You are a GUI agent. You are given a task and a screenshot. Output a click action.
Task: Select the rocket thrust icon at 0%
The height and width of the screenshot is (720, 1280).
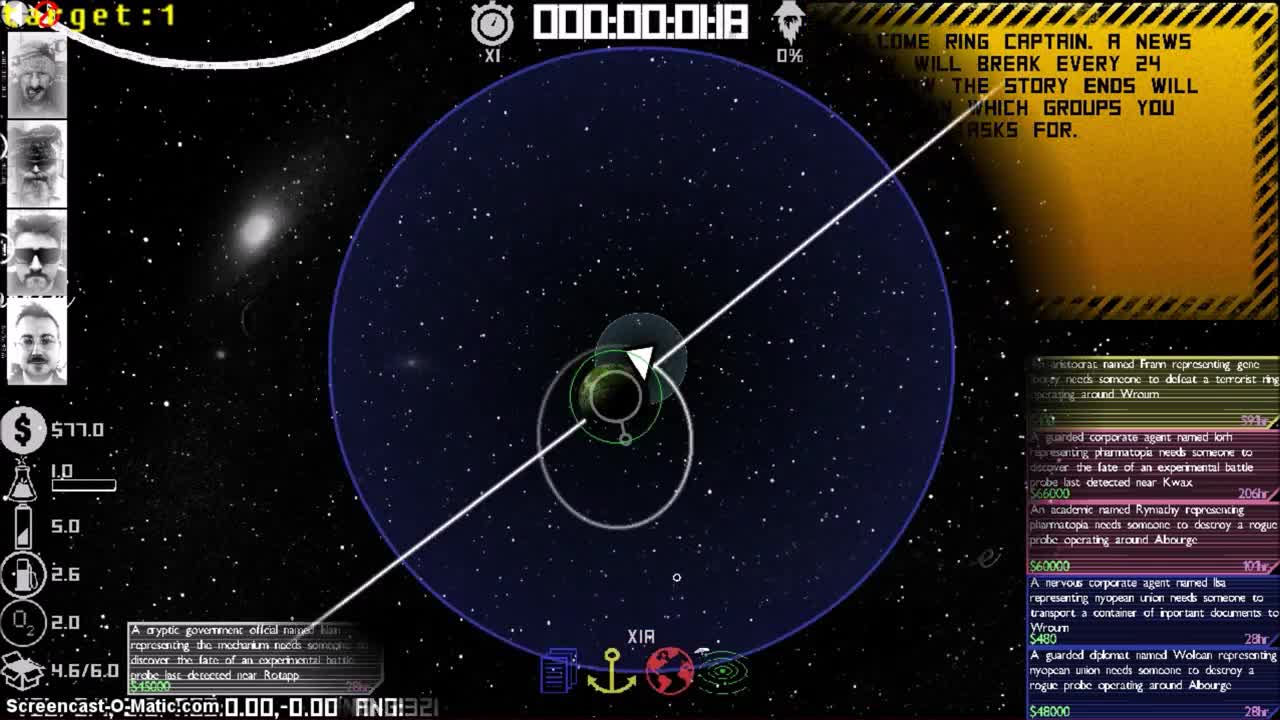(x=790, y=20)
